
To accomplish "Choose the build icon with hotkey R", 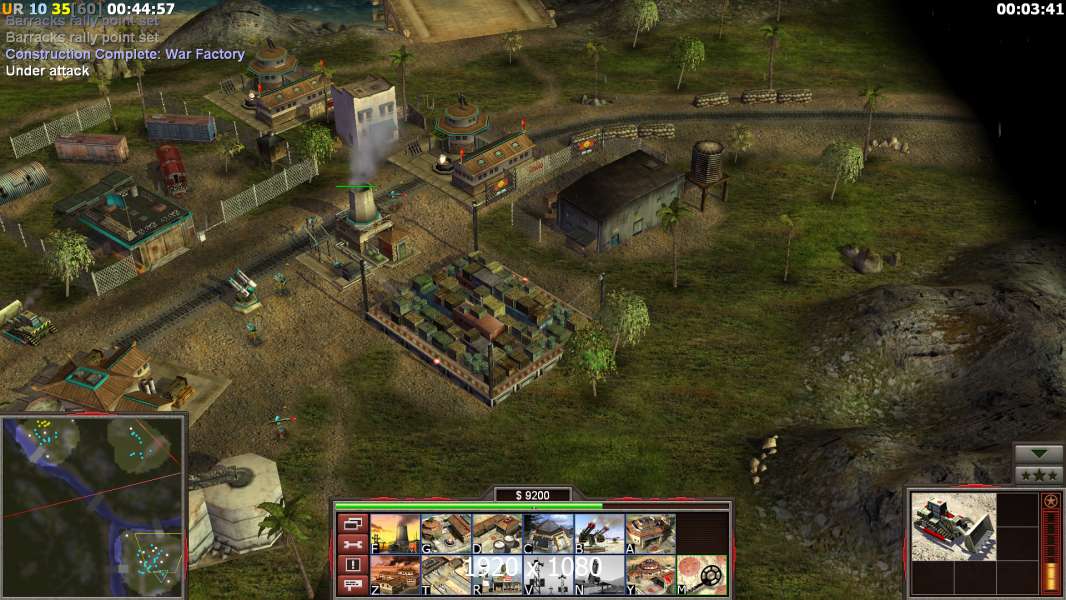I will coord(497,575).
